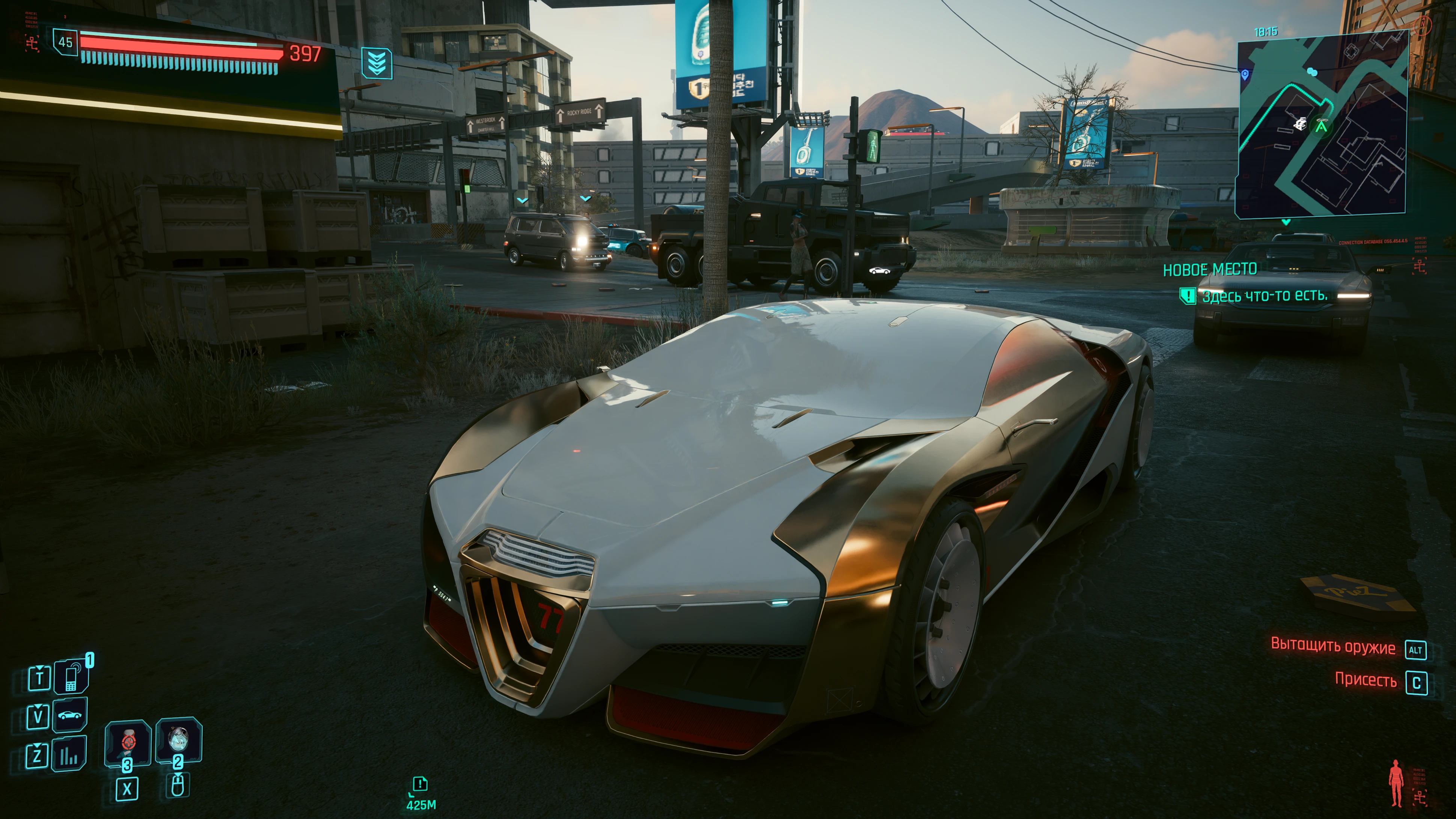
Task: Select the grenade quick slot
Action: pyautogui.click(x=179, y=739)
